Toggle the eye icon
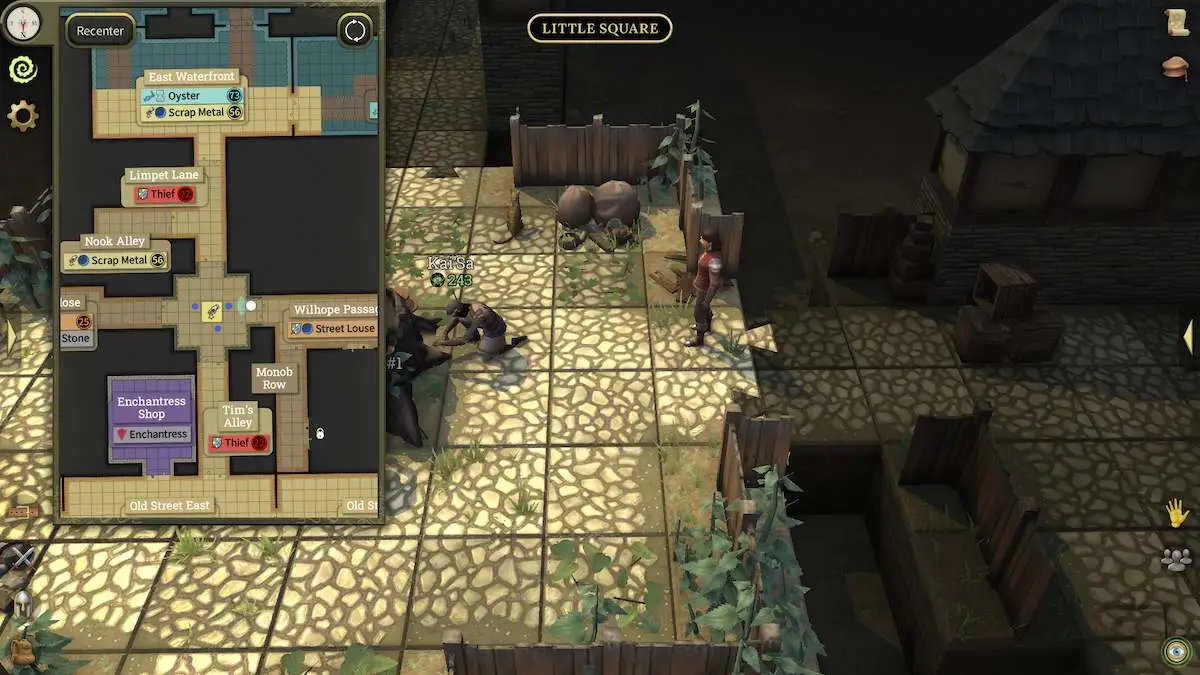Viewport: 1200px width, 675px height. click(1176, 652)
